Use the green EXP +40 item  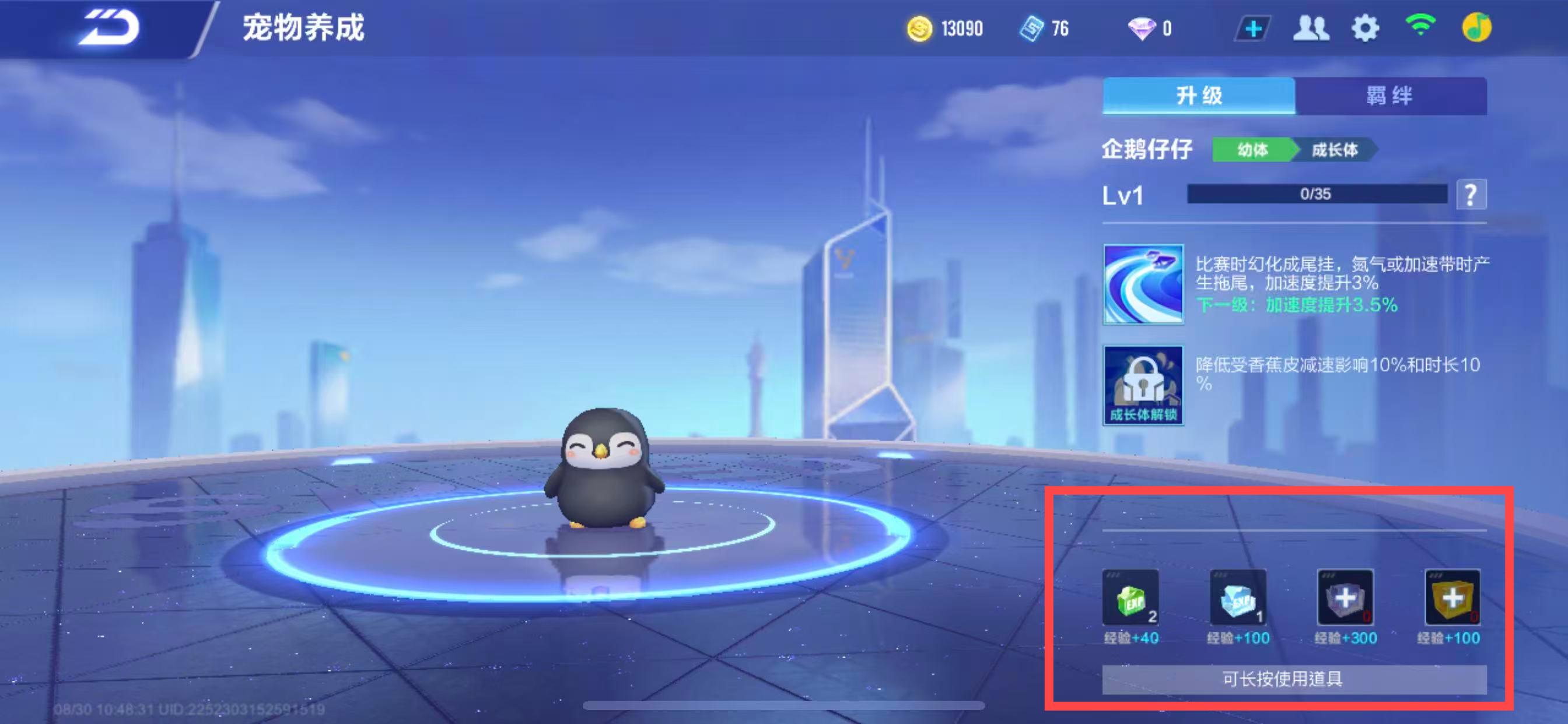pyautogui.click(x=1130, y=598)
